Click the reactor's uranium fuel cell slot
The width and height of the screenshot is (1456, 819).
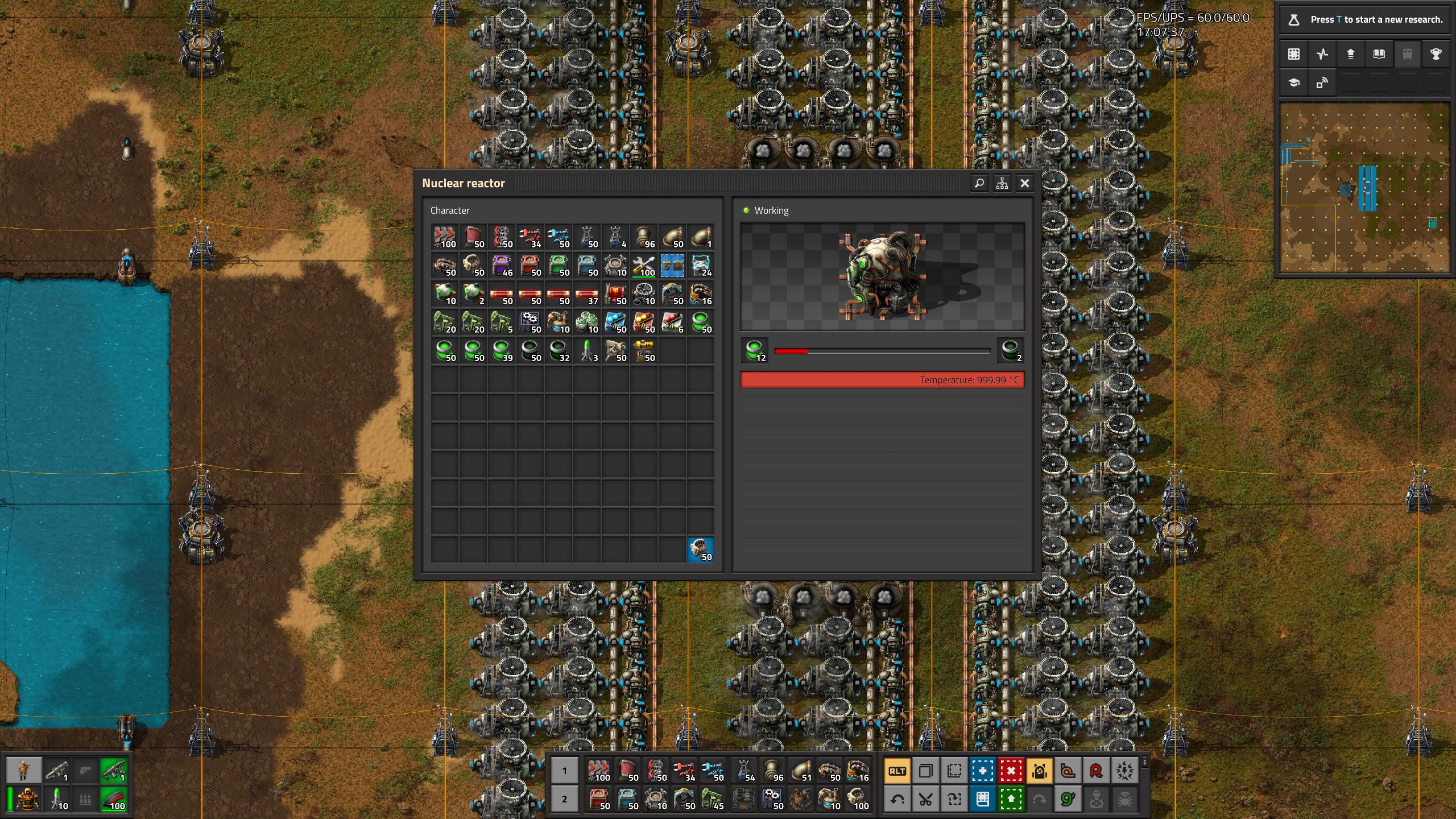point(755,350)
